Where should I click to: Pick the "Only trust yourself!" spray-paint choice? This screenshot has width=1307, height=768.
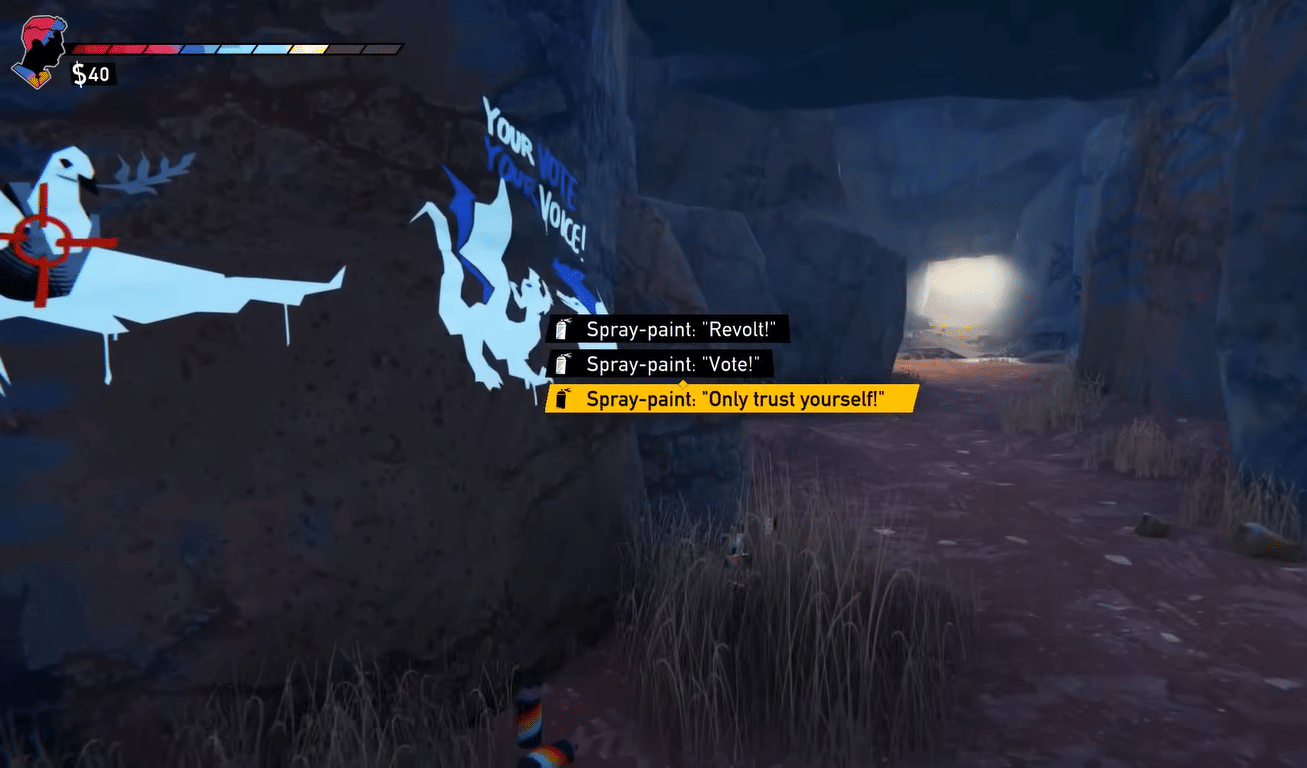click(732, 398)
